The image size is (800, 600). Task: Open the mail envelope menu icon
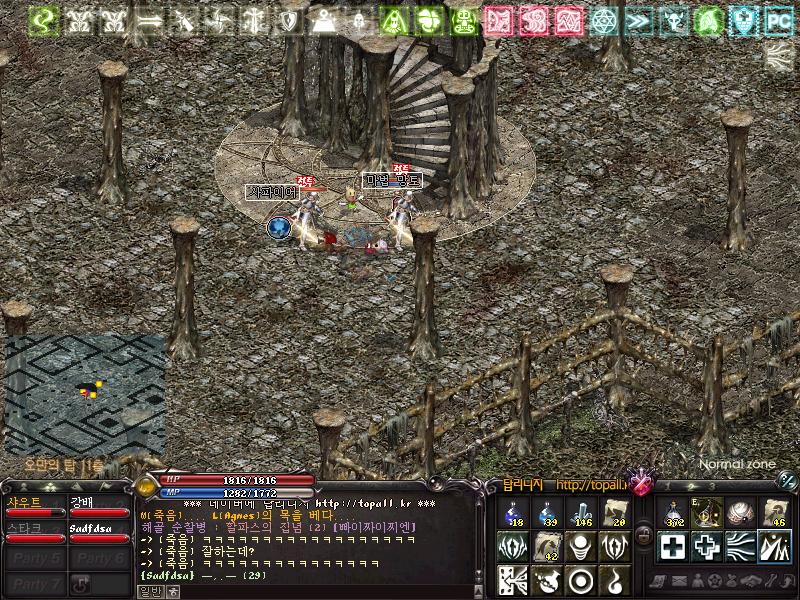[x=678, y=581]
